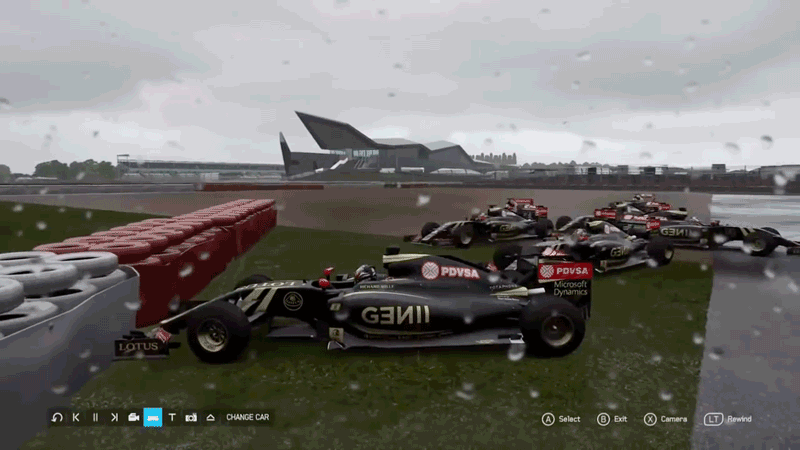Select the highlighted car icon
The height and width of the screenshot is (450, 800).
click(x=153, y=417)
